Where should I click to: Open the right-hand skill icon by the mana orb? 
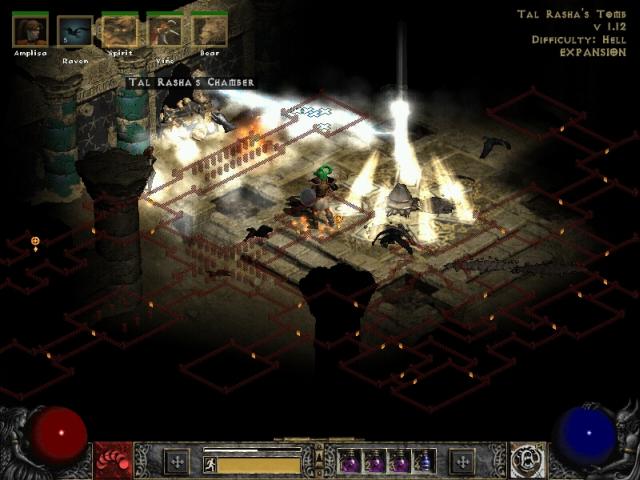527,461
